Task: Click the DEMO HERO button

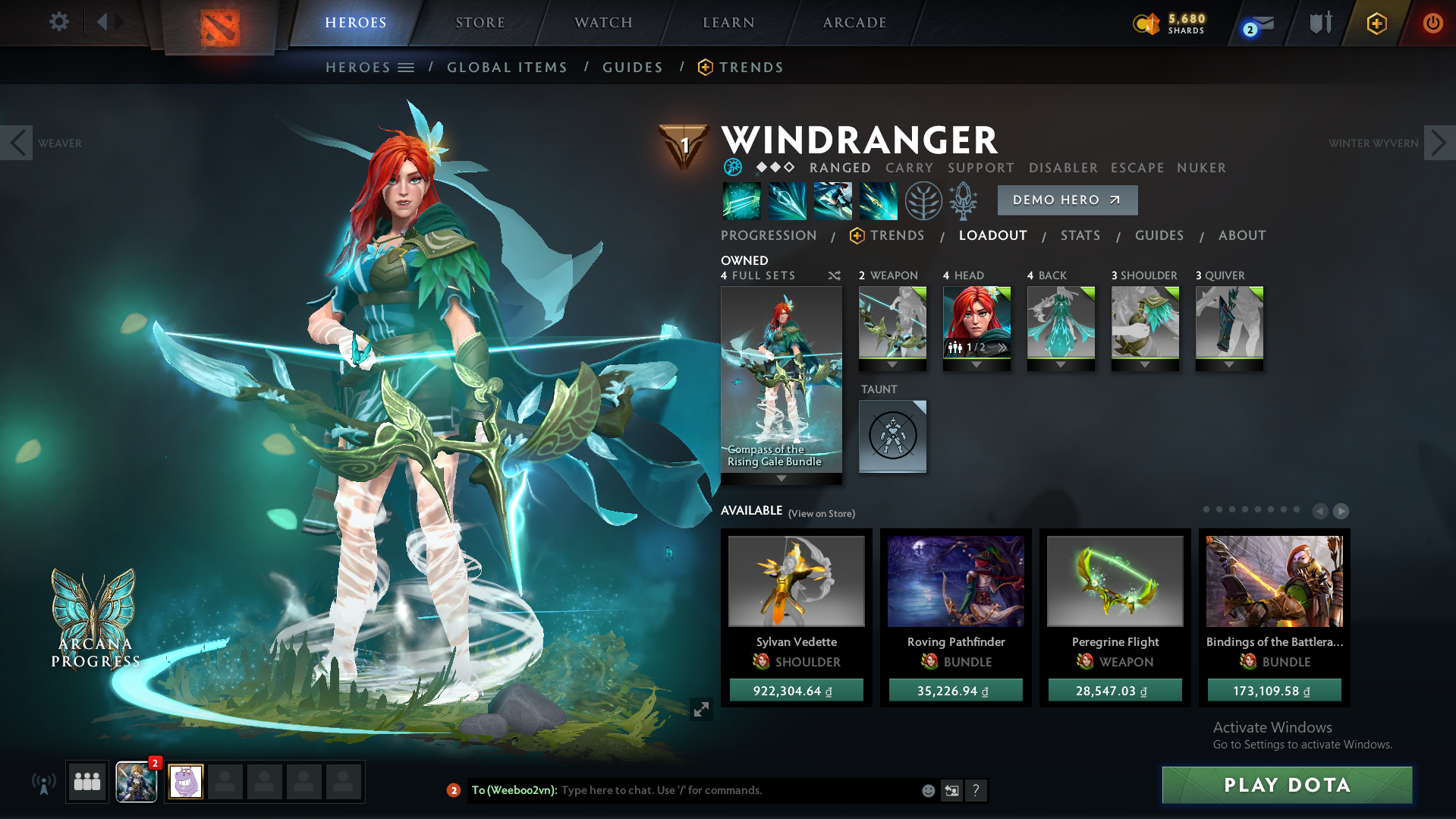Action: (x=1067, y=200)
